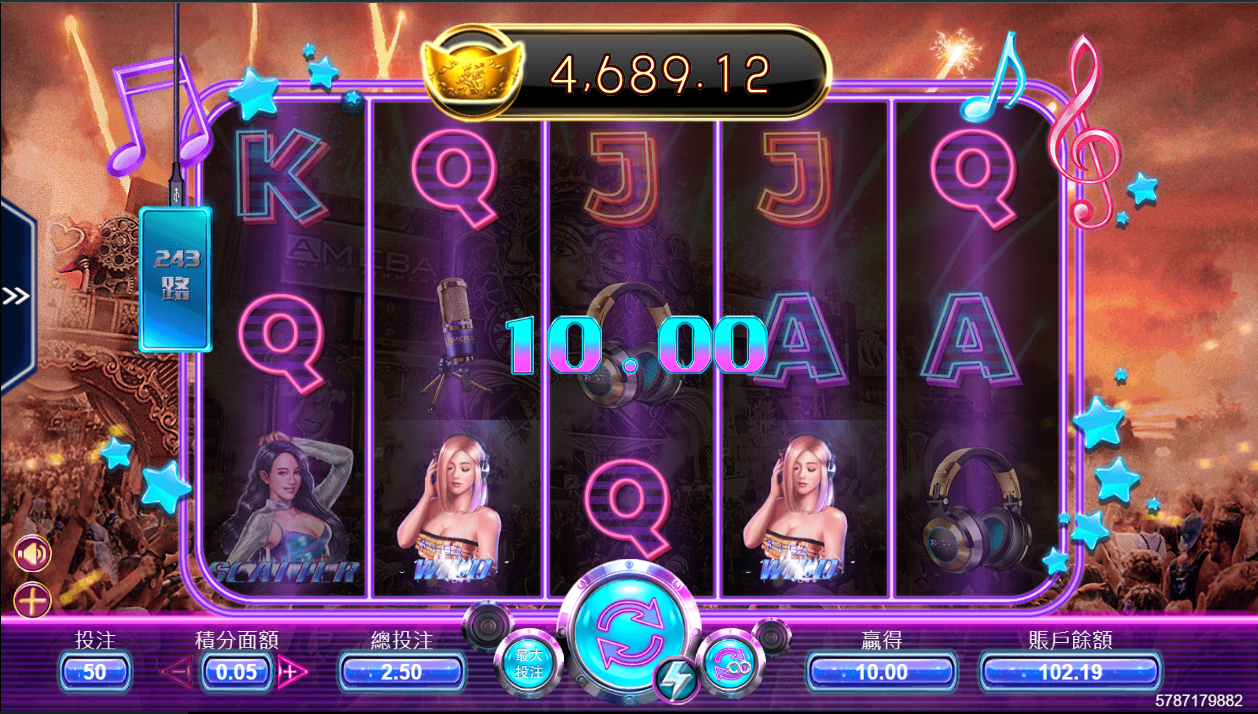
Task: Click the 243 路 ways info tag
Action: 176,277
